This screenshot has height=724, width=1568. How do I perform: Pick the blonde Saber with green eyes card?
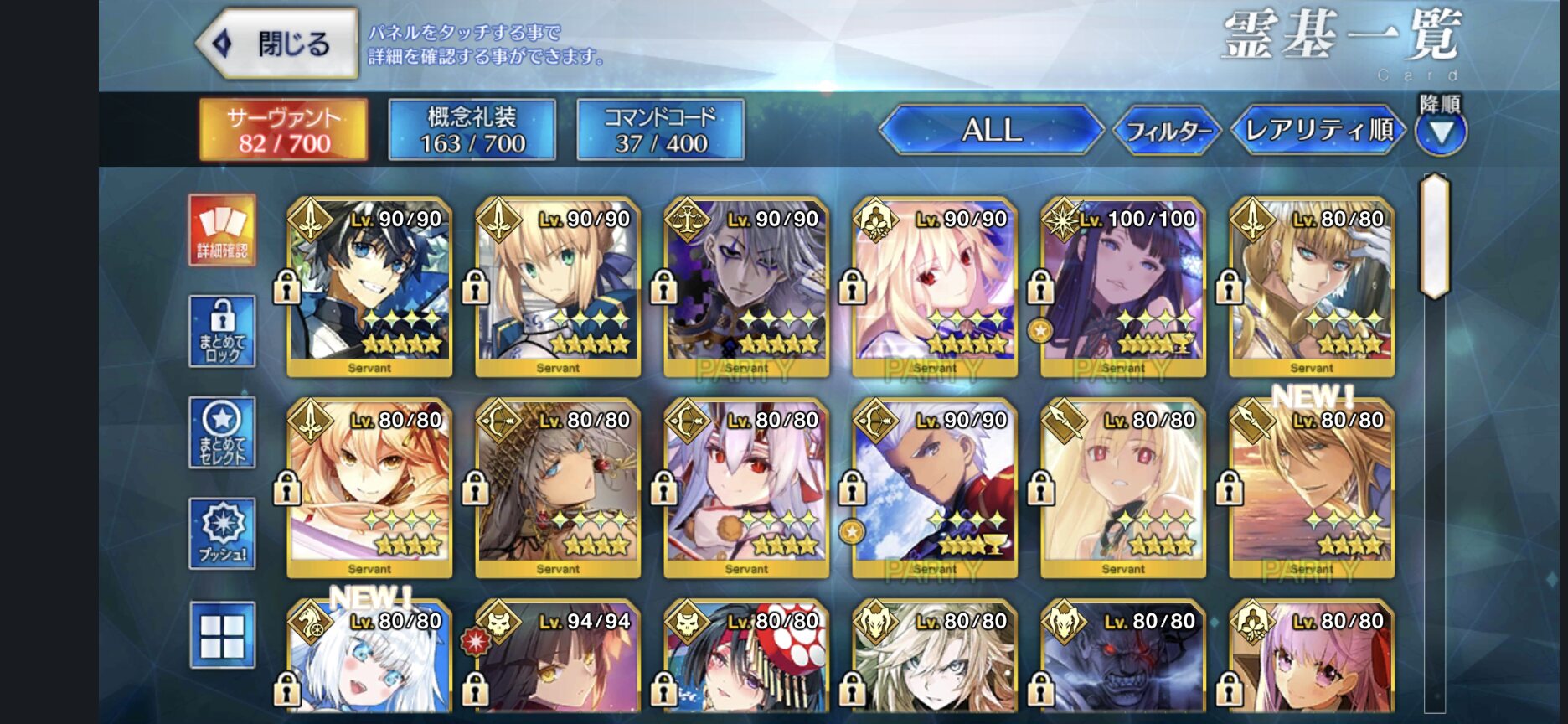[558, 287]
